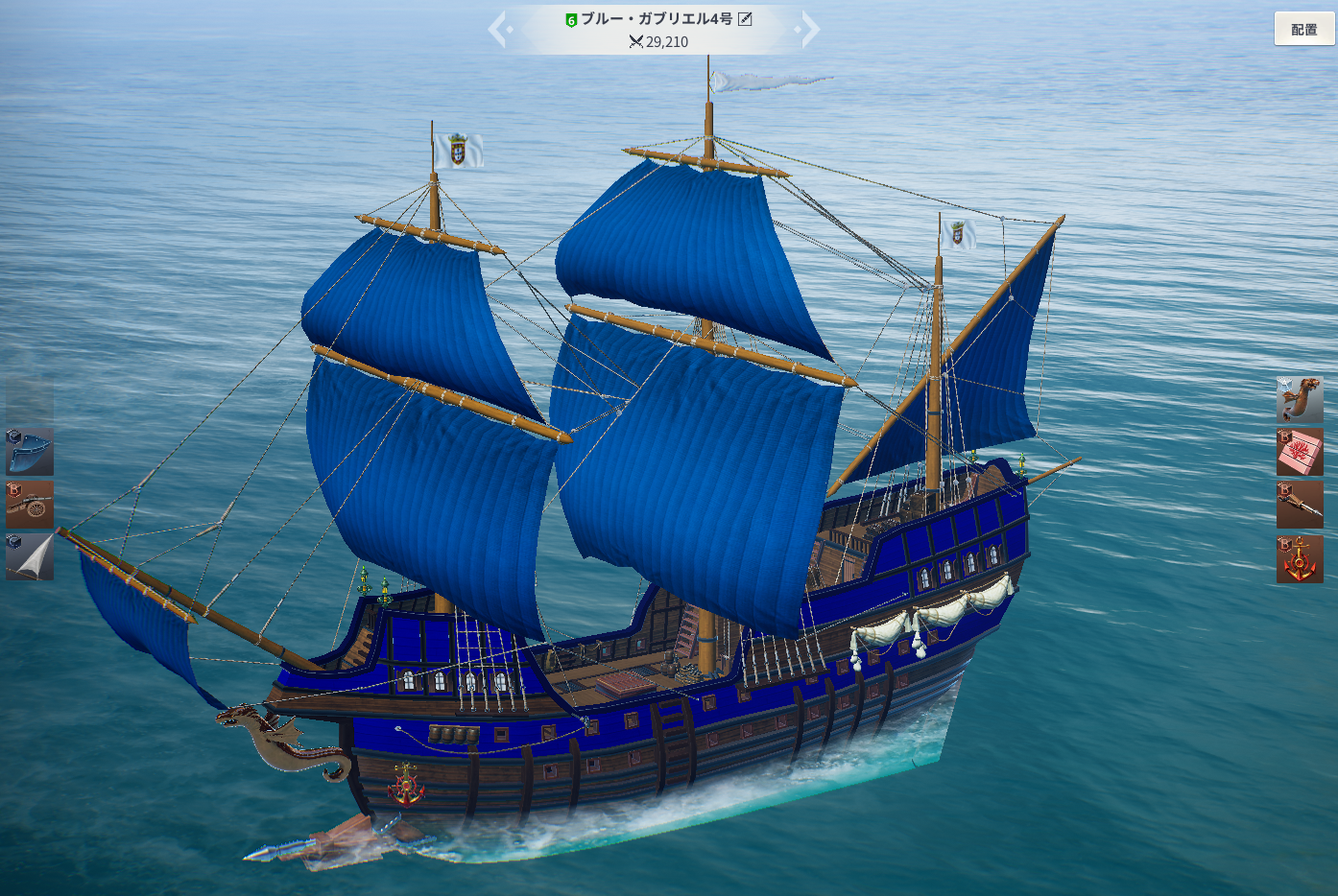Choose the white sail equipment slot
This screenshot has width=1338, height=896.
click(30, 557)
